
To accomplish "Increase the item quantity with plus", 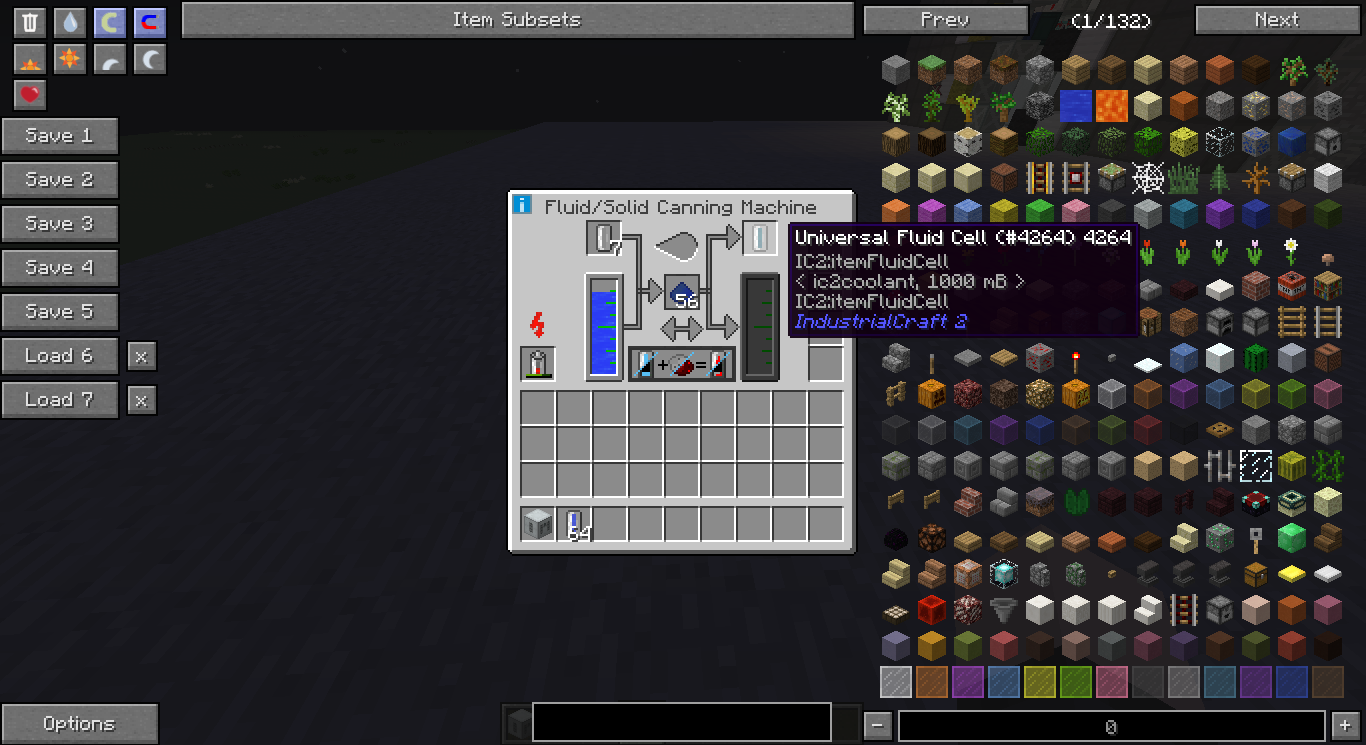I will tap(1342, 725).
